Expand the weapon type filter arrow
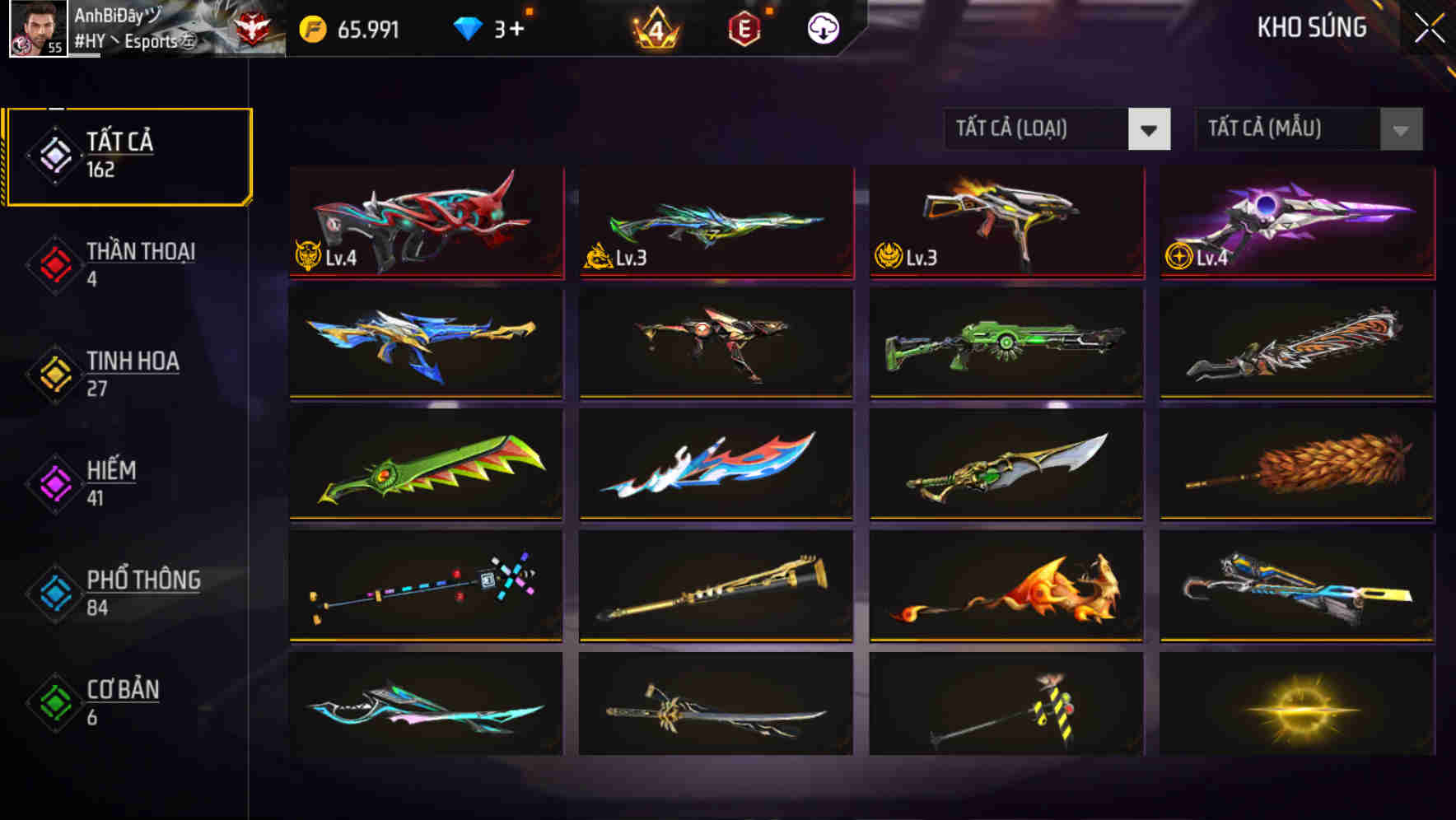 coord(1150,128)
